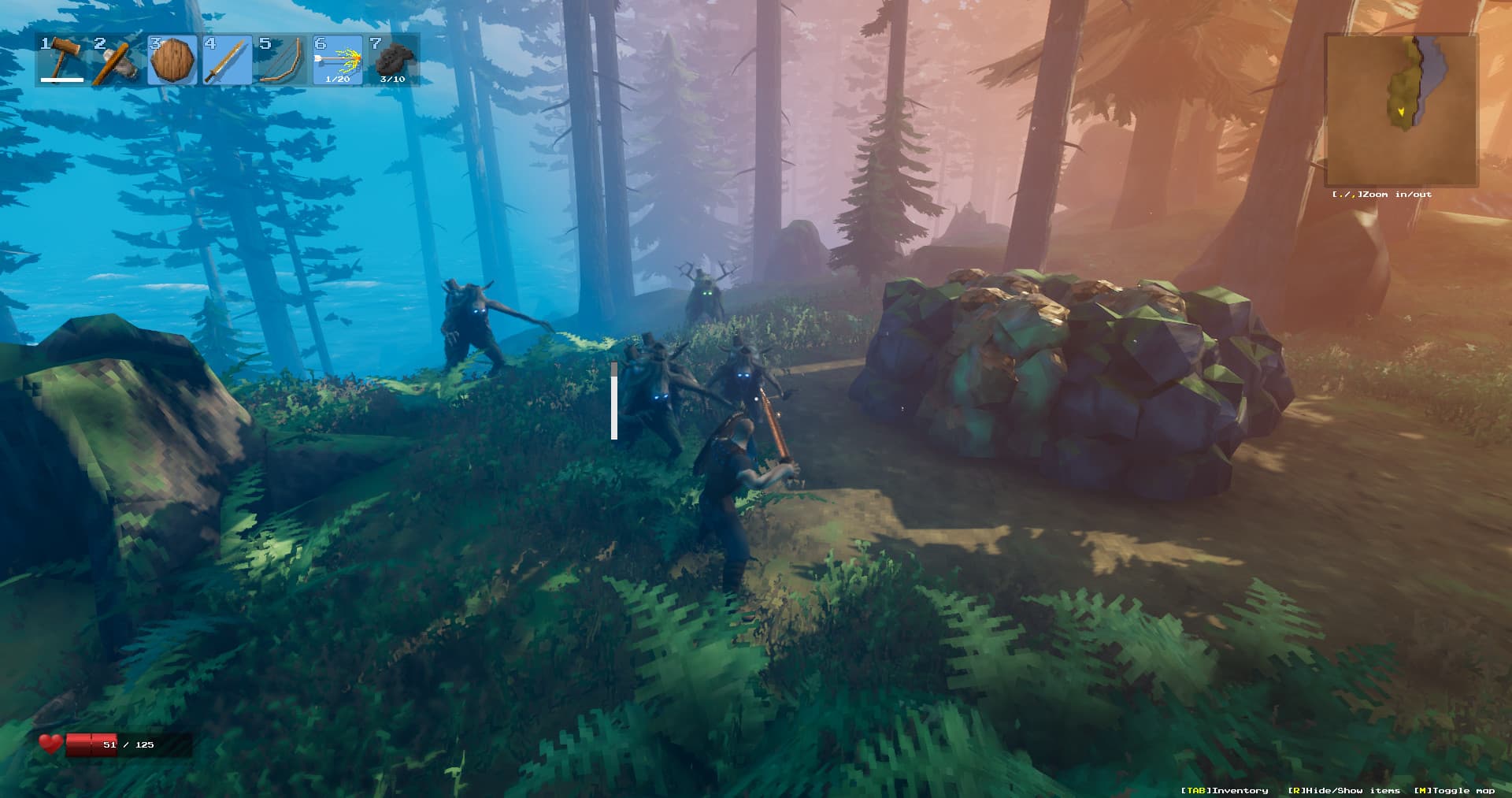Equip the bronze sword in slot 4
This screenshot has width=1512, height=798.
pyautogui.click(x=228, y=61)
